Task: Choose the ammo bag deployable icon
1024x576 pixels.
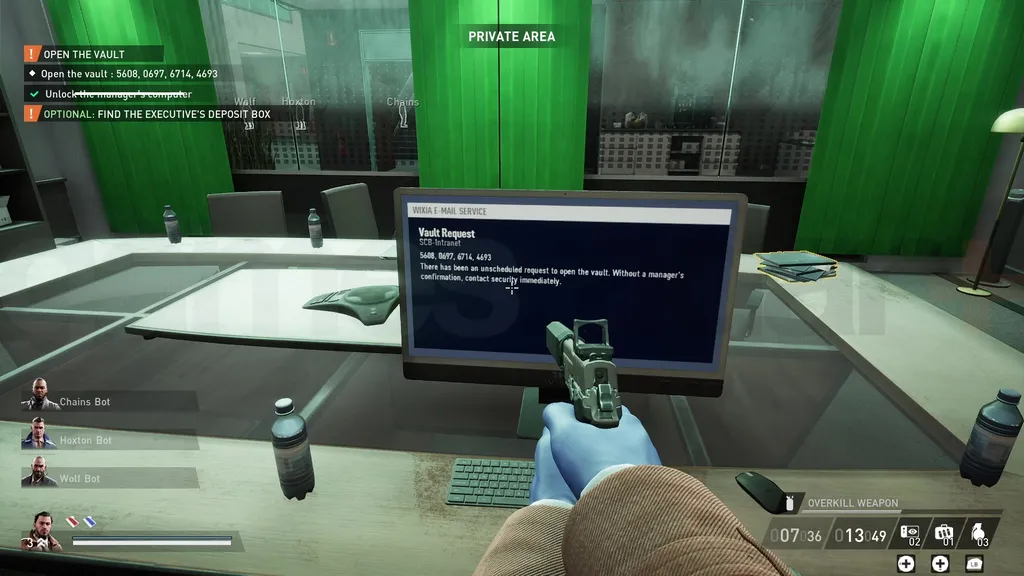Action: click(x=943, y=532)
